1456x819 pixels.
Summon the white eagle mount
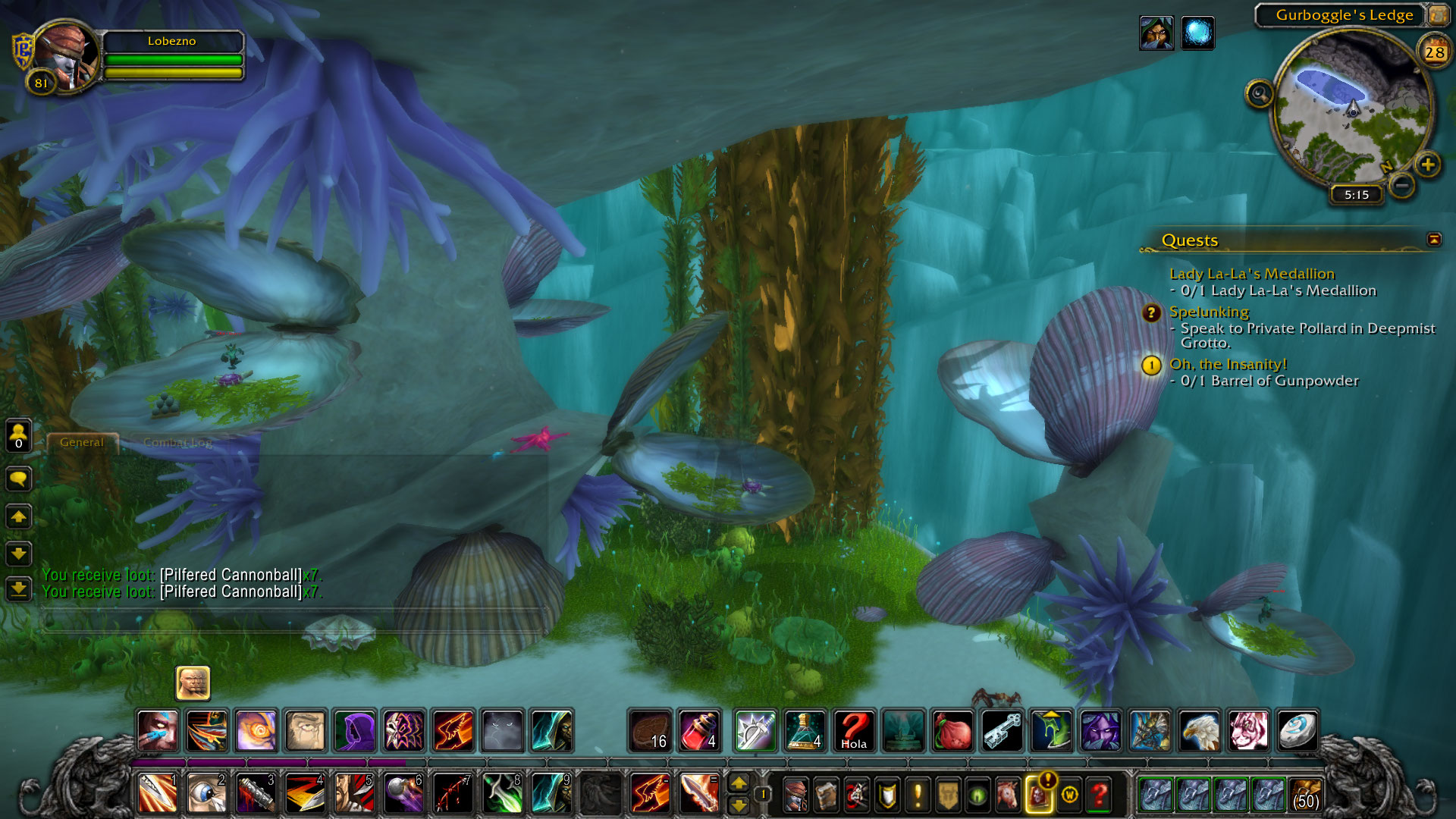pos(1200,731)
